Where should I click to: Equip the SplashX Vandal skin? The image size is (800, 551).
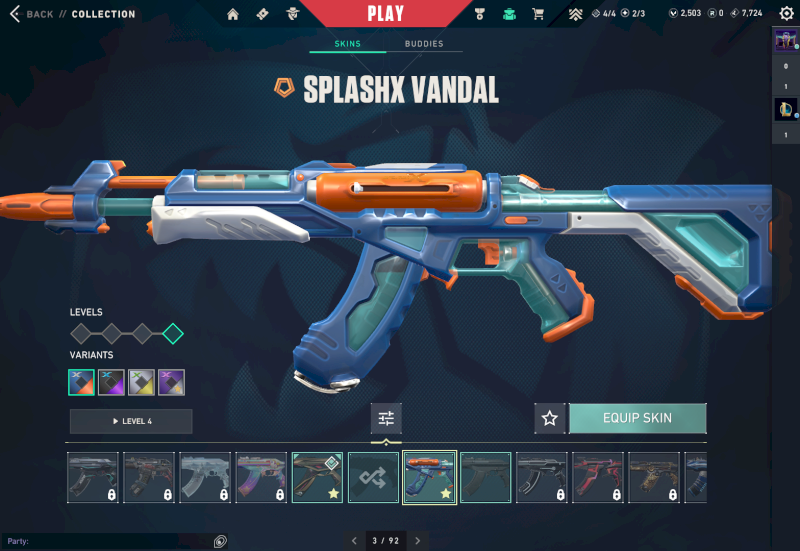637,418
